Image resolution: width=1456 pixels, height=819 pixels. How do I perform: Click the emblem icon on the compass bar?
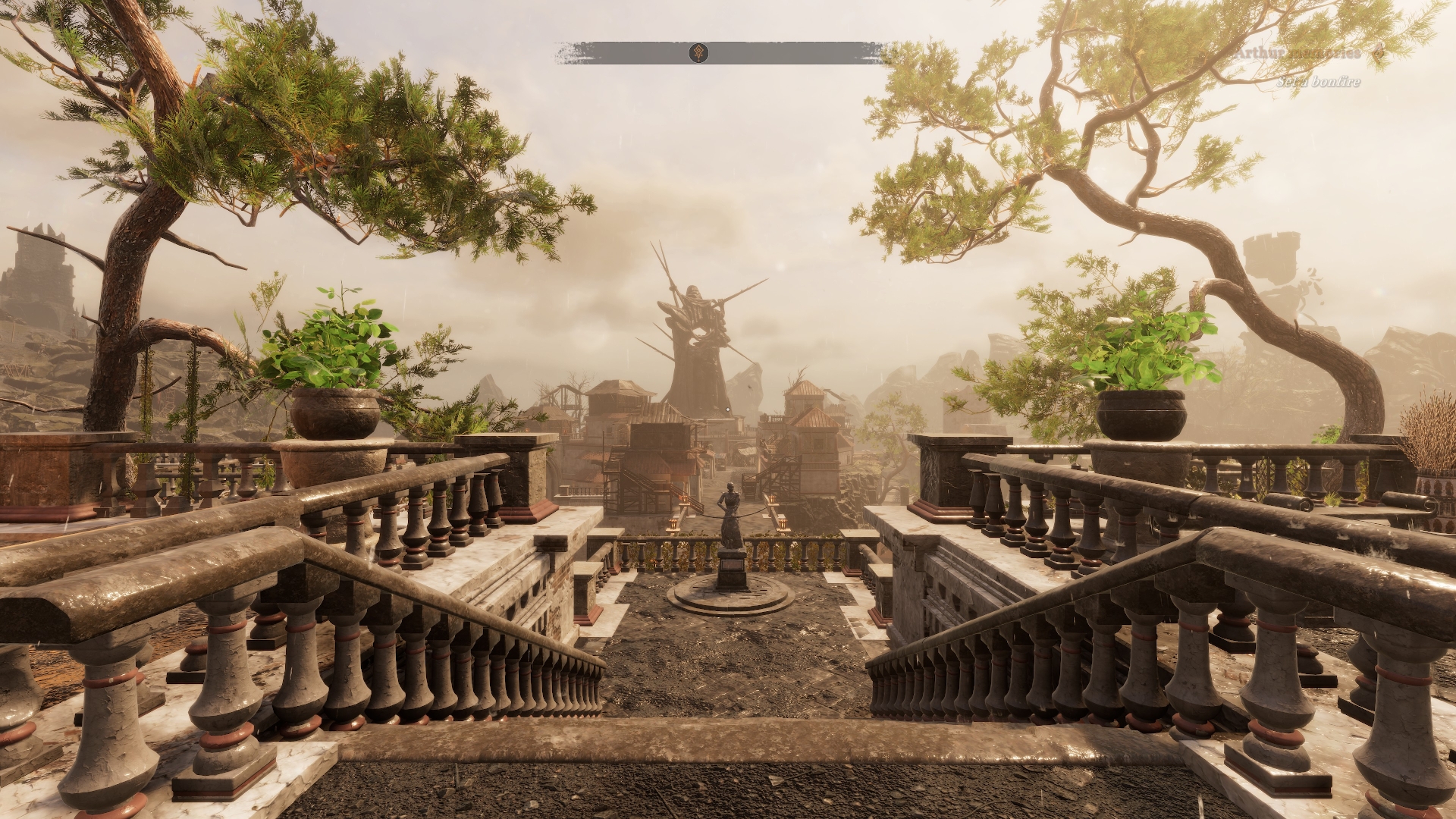pos(700,53)
